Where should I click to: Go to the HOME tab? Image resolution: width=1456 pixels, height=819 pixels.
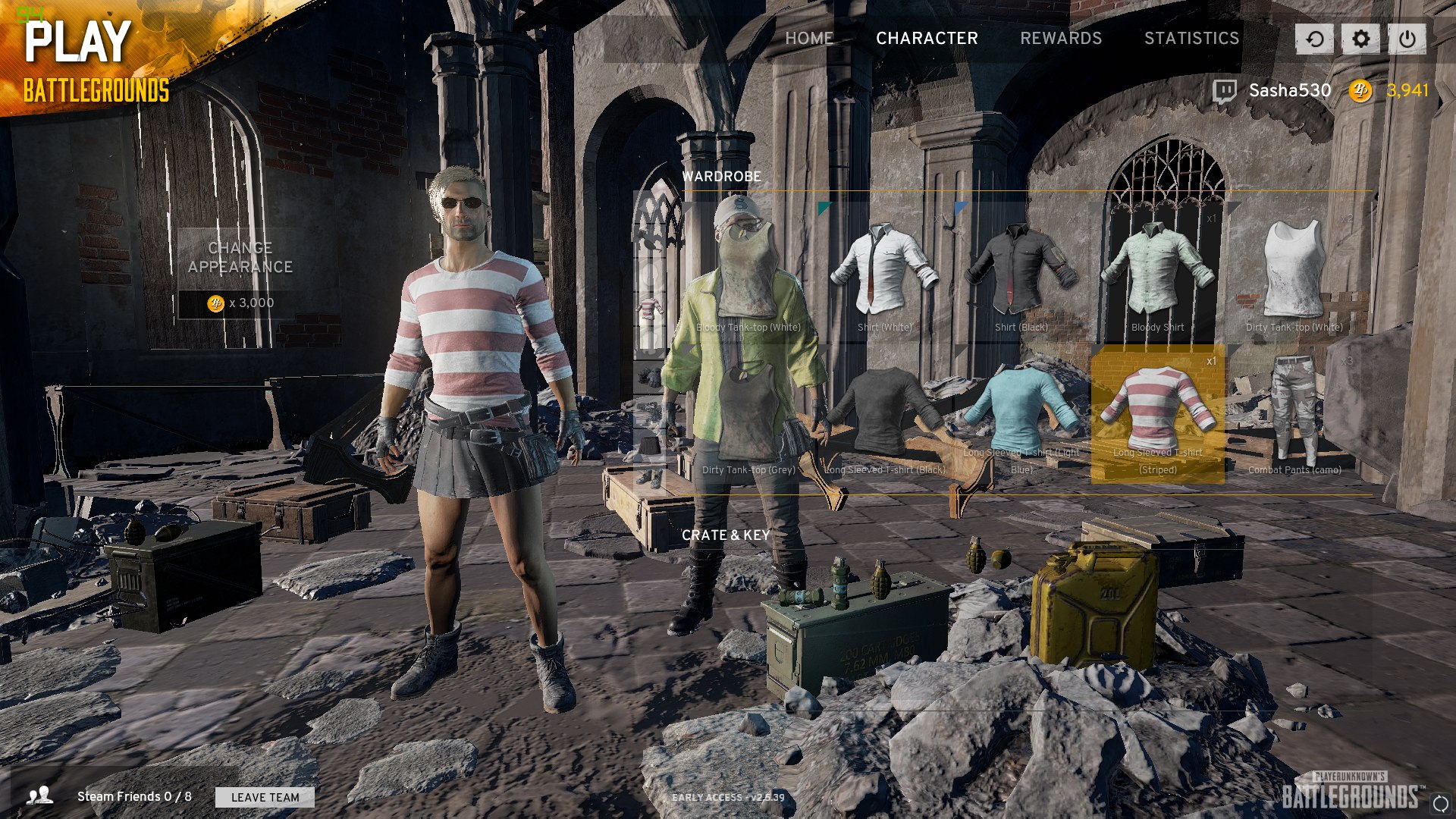click(x=808, y=38)
